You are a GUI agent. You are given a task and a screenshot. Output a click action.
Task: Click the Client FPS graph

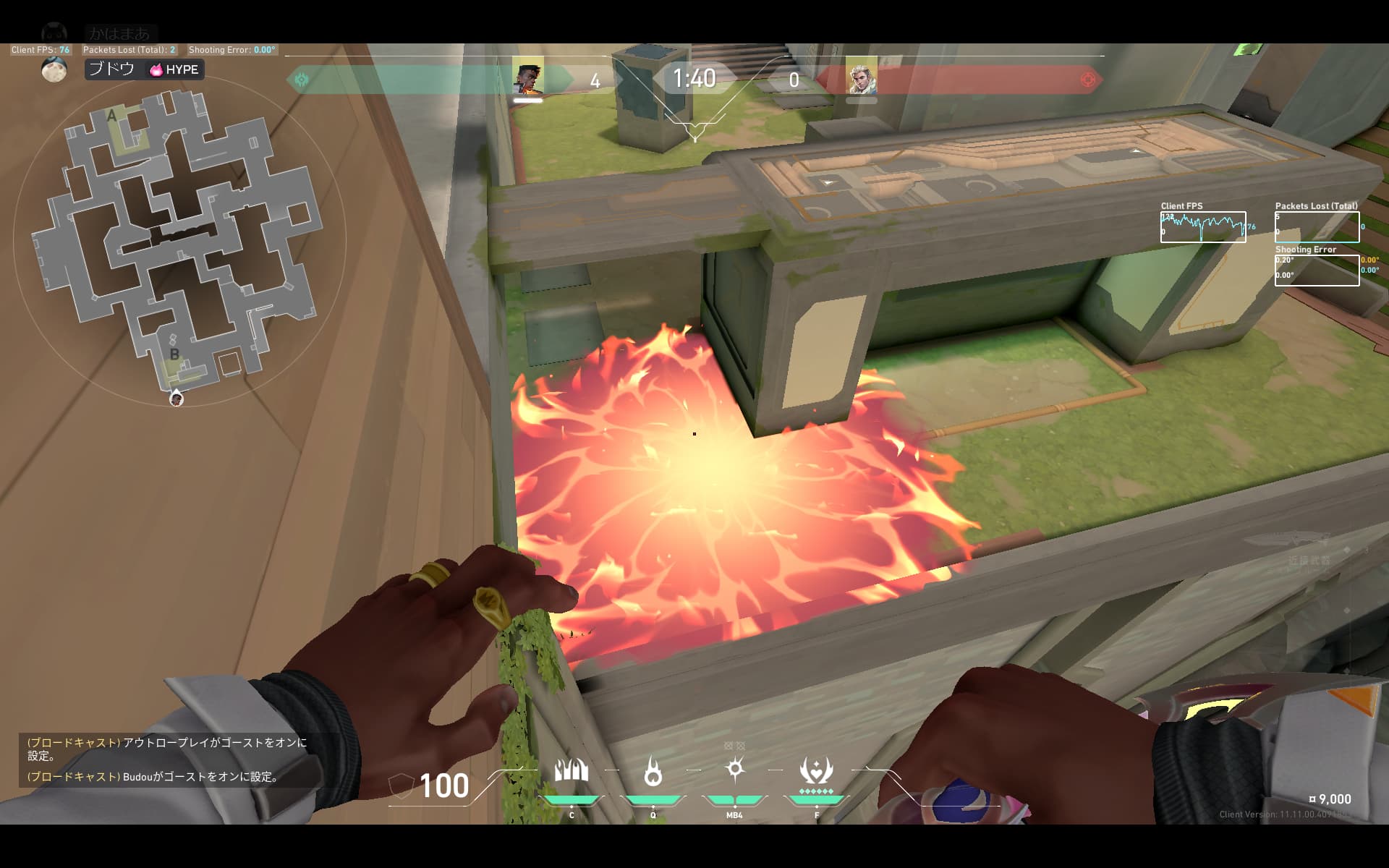1203,227
